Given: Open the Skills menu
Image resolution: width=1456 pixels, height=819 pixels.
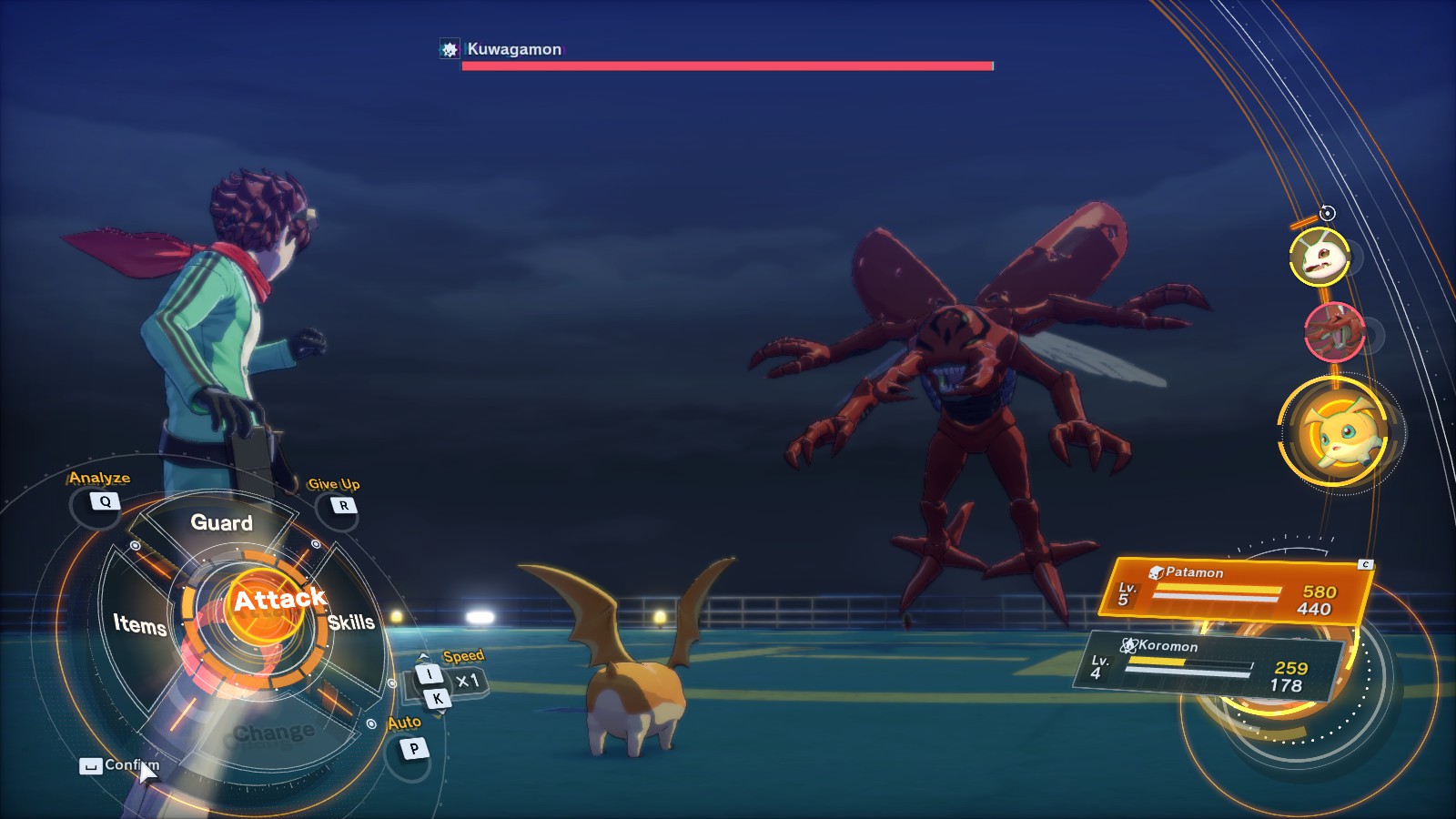Looking at the screenshot, I should (351, 622).
